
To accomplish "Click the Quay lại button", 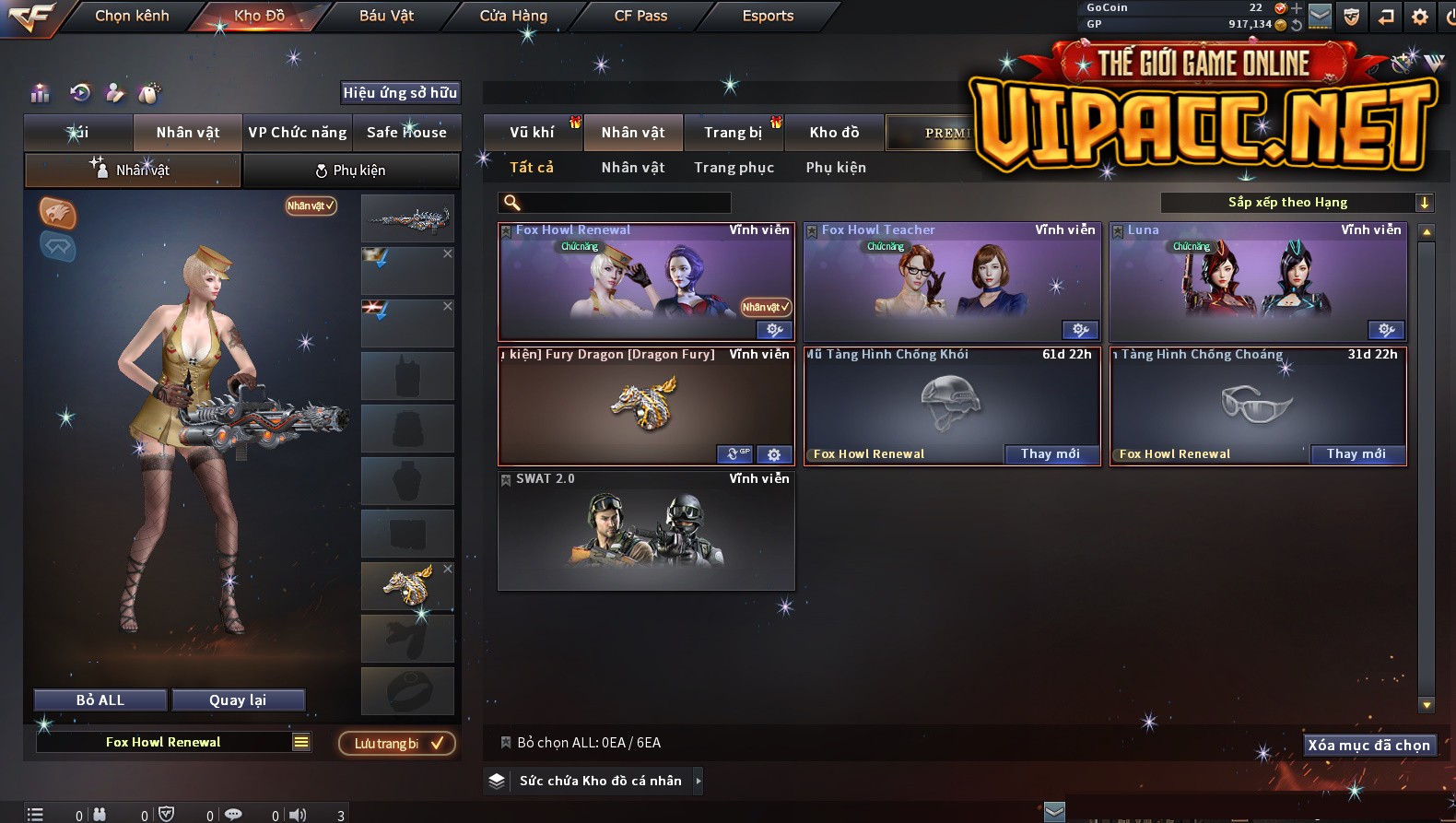I will 238,700.
